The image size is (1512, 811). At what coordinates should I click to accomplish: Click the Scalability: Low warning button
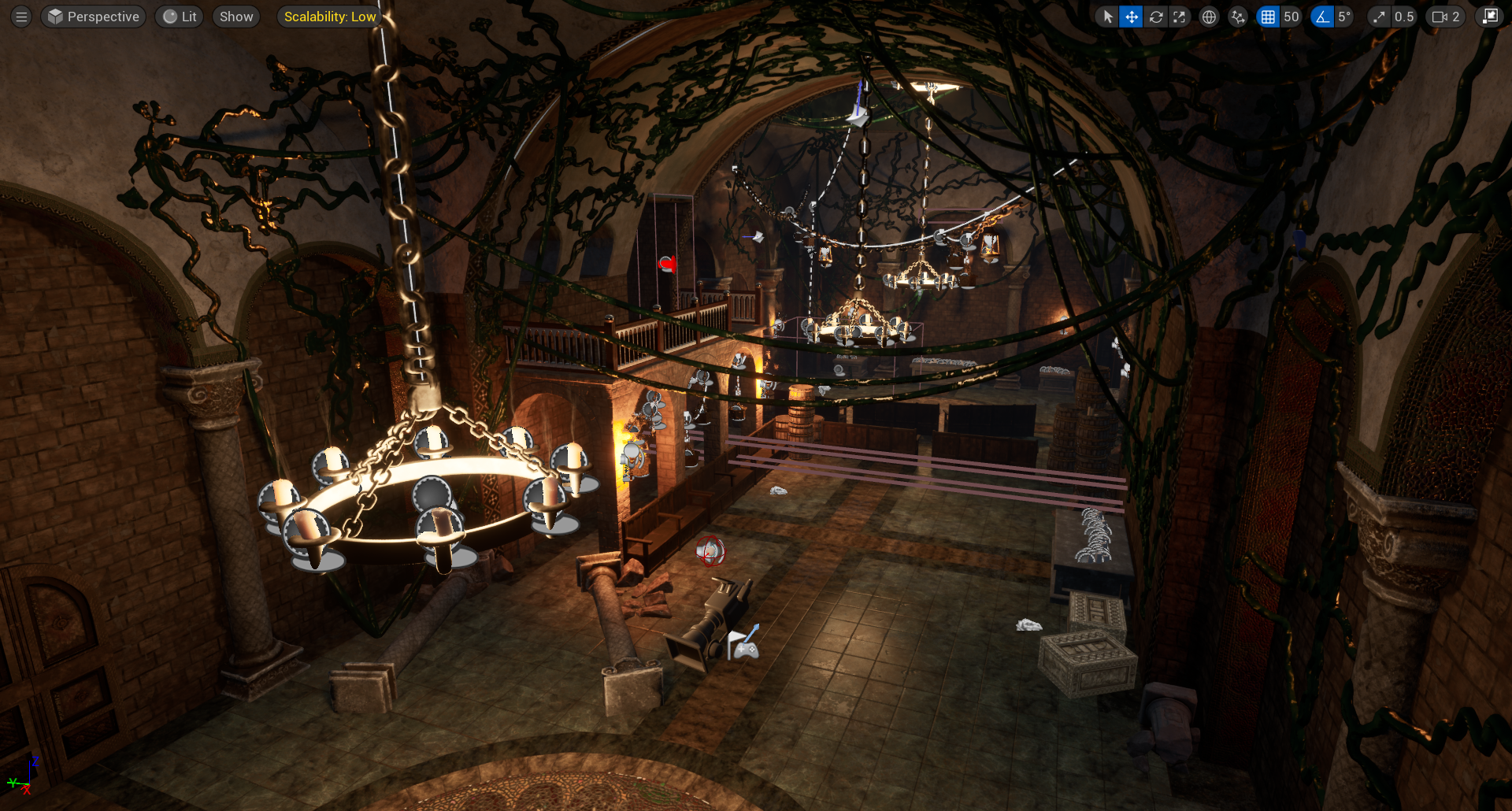pos(329,17)
